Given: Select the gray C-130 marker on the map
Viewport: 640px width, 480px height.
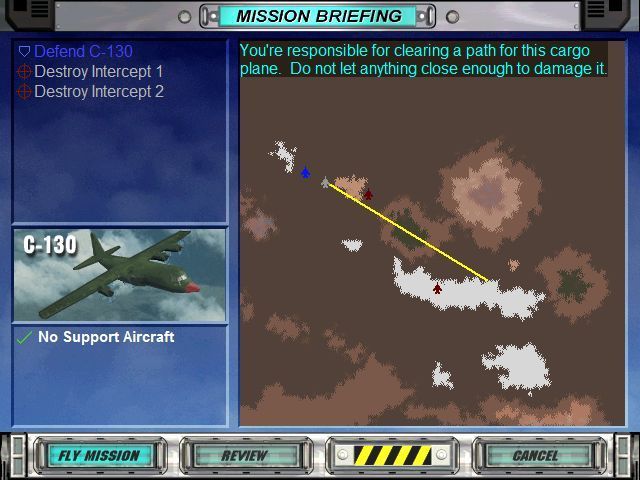Looking at the screenshot, I should pyautogui.click(x=325, y=183).
